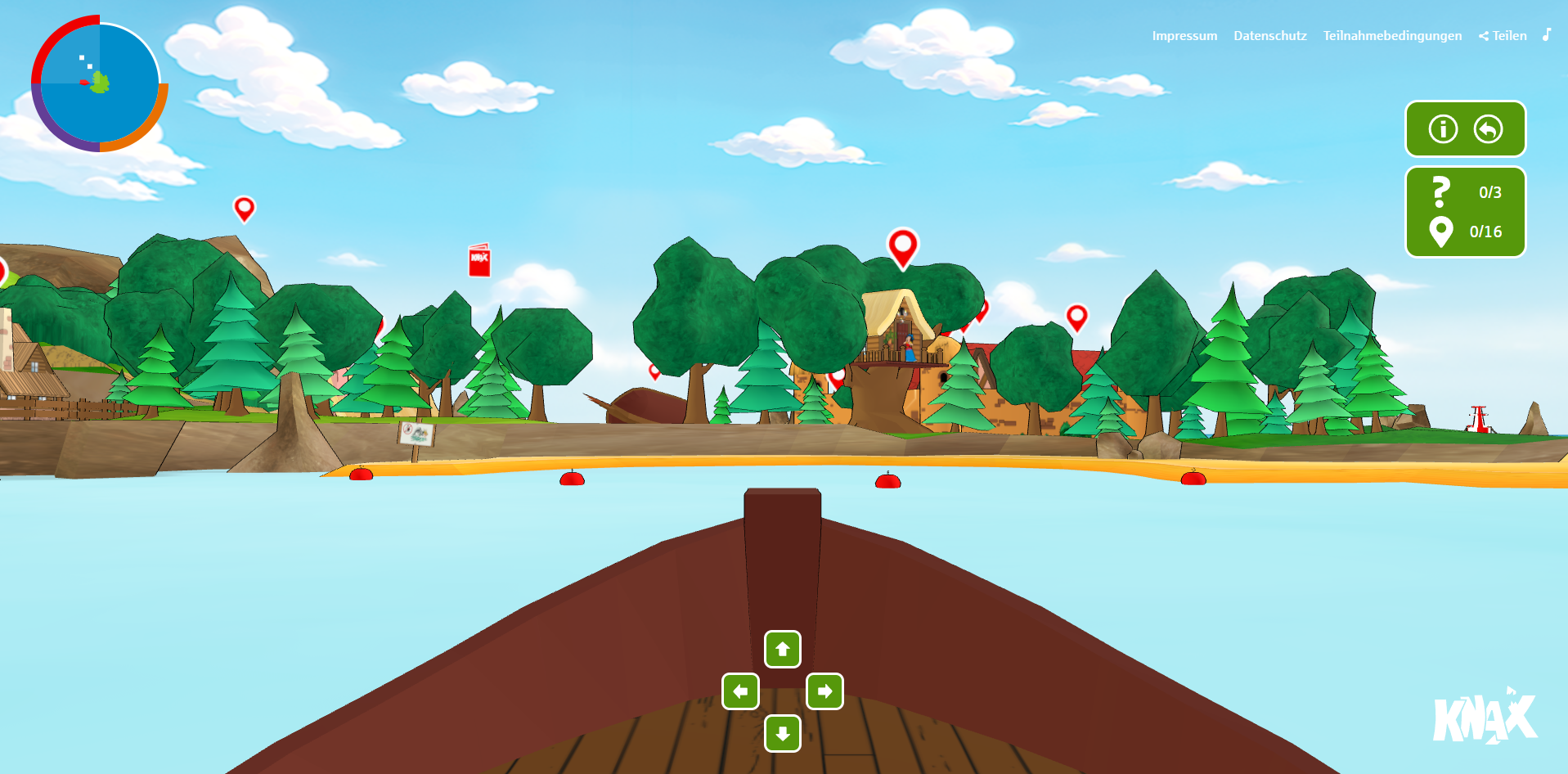Open the Impressum link
This screenshot has width=1568, height=774.
coord(1184,36)
